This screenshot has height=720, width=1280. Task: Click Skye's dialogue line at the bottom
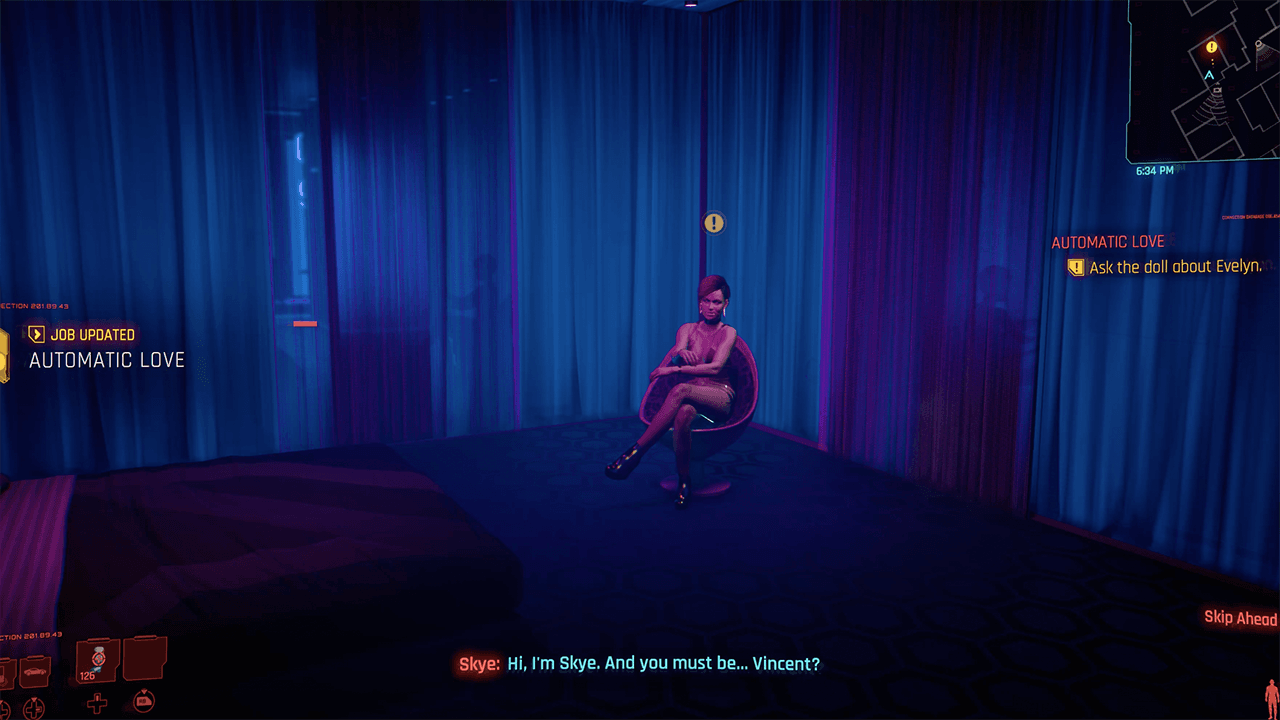[x=640, y=664]
